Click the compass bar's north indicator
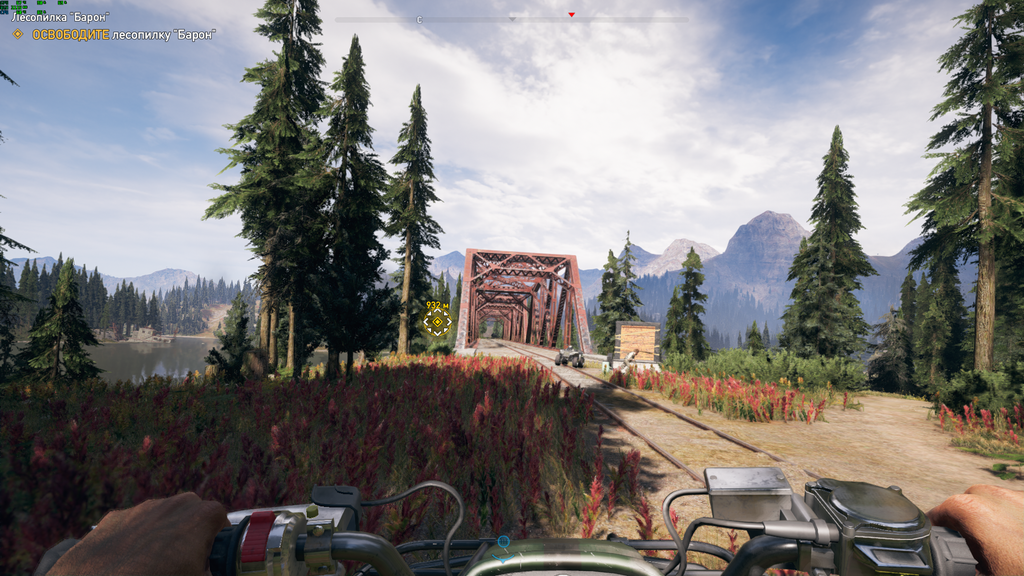1024x576 pixels. [420, 19]
